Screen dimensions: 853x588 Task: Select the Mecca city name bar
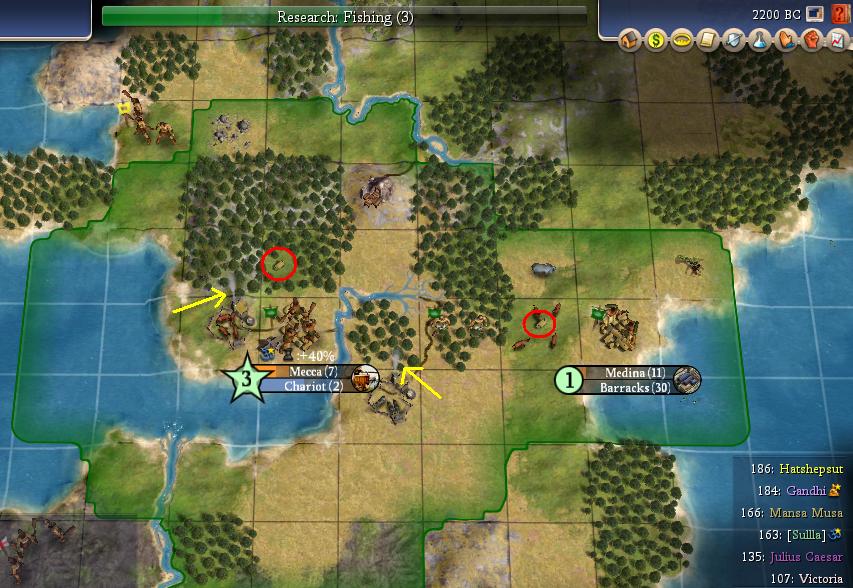click(x=312, y=372)
